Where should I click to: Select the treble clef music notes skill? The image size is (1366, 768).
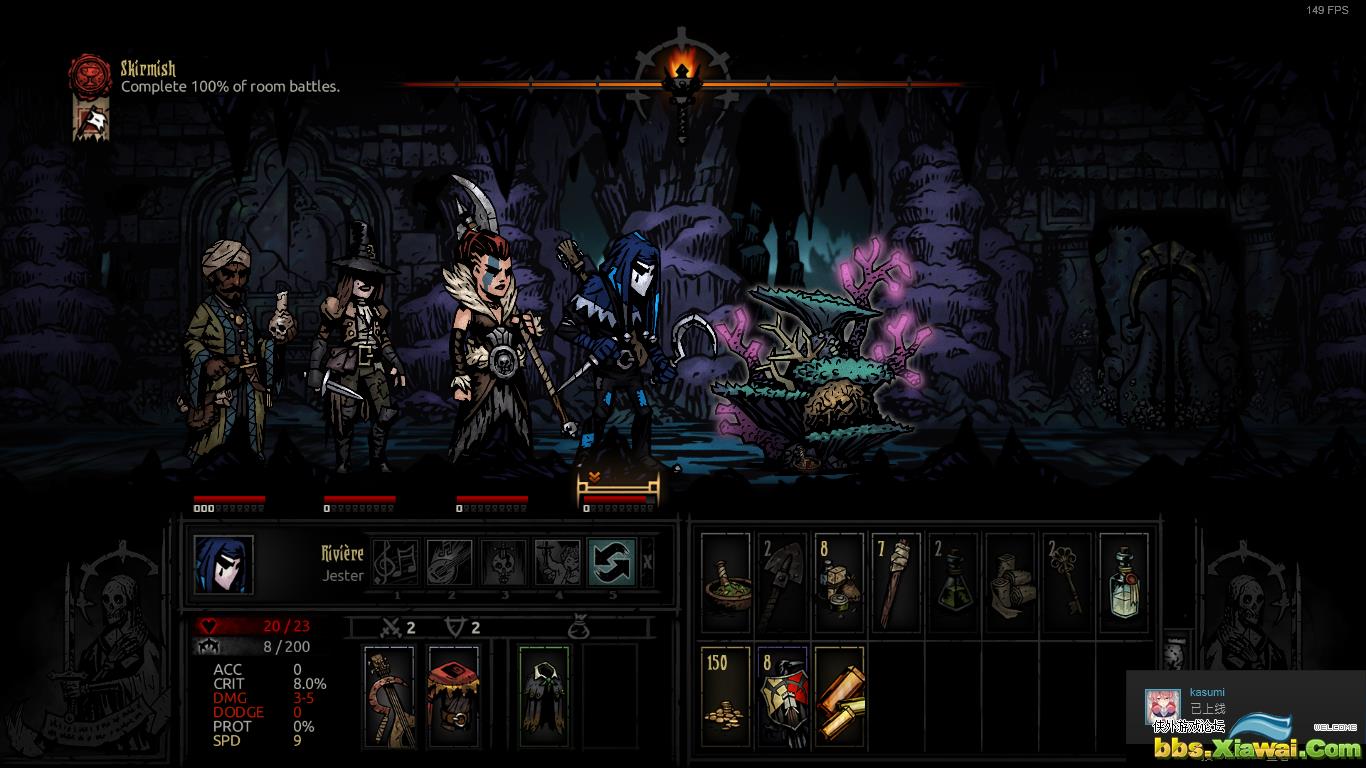tap(397, 562)
